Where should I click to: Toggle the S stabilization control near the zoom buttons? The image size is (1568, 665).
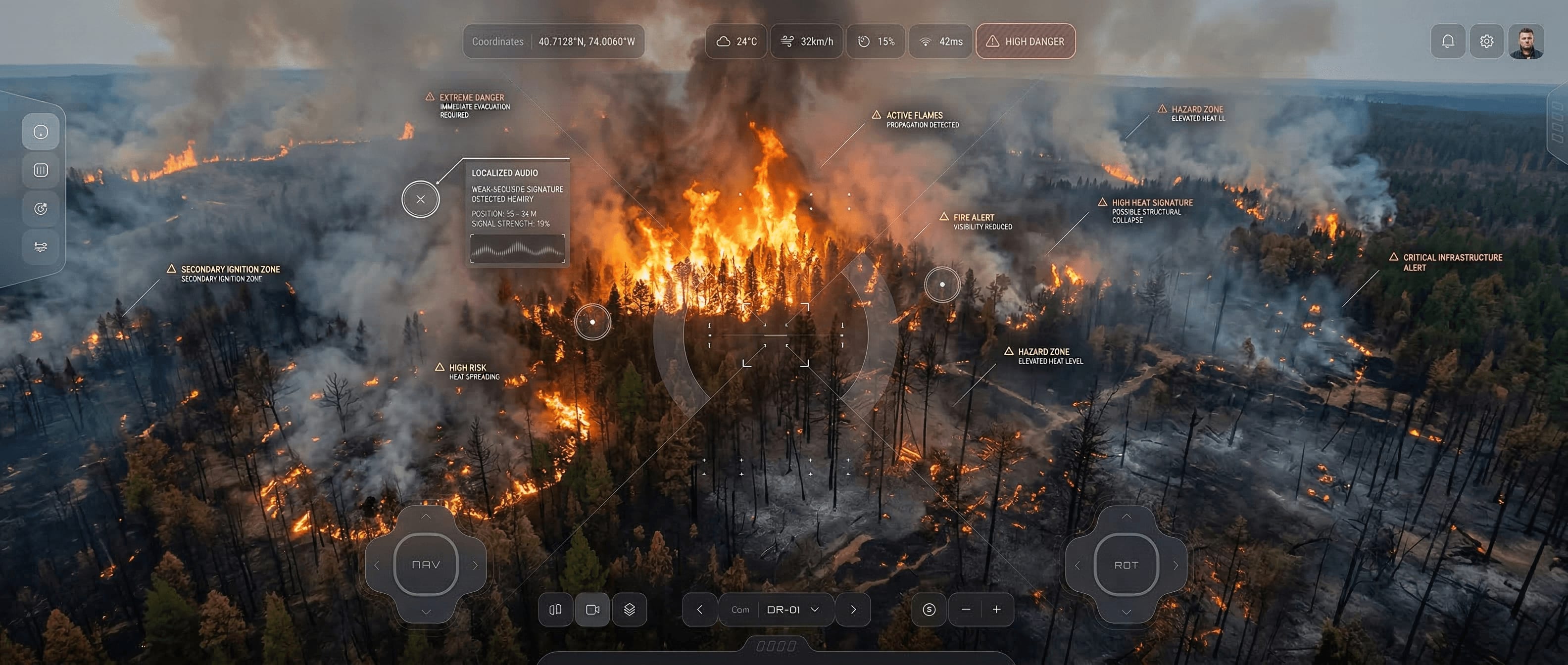[x=930, y=609]
